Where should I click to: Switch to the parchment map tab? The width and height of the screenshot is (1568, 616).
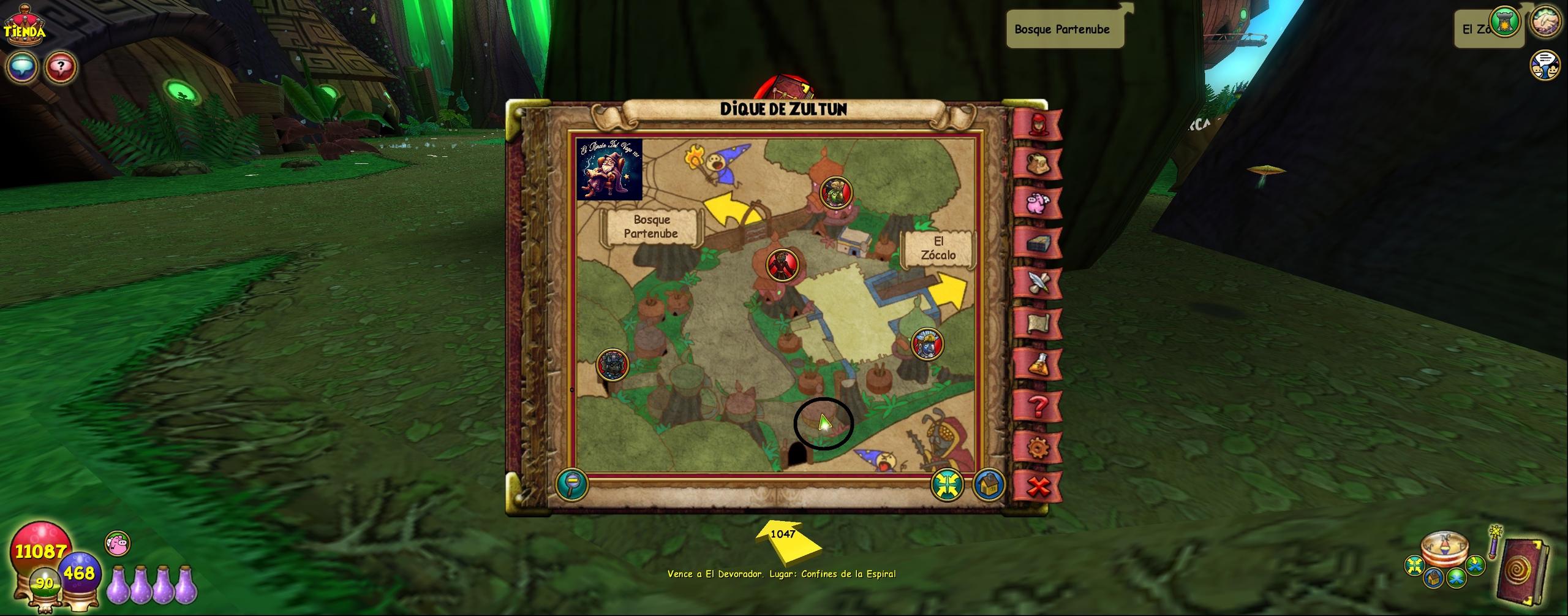coord(1038,323)
